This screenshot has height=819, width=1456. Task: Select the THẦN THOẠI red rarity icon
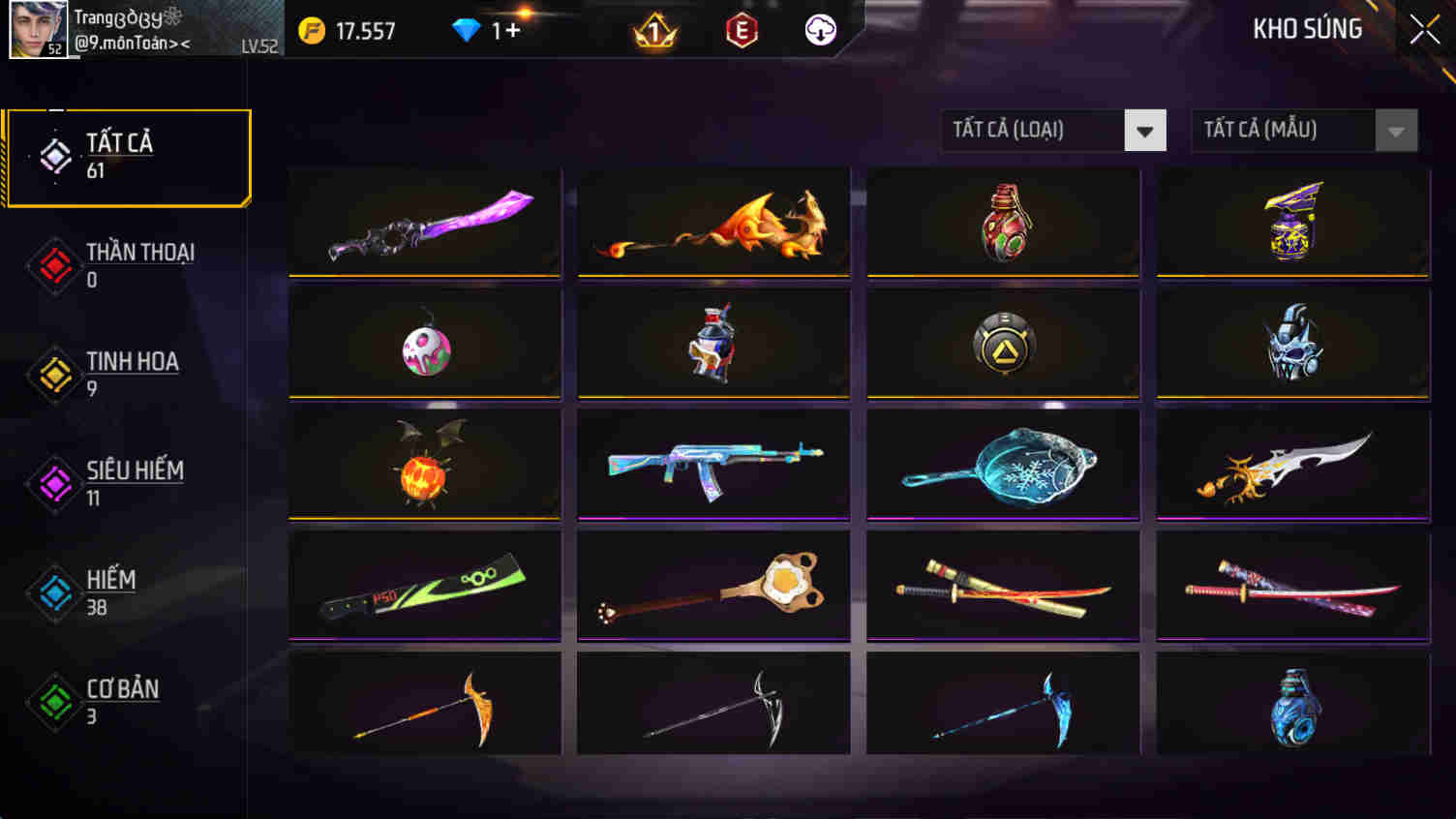[54, 267]
